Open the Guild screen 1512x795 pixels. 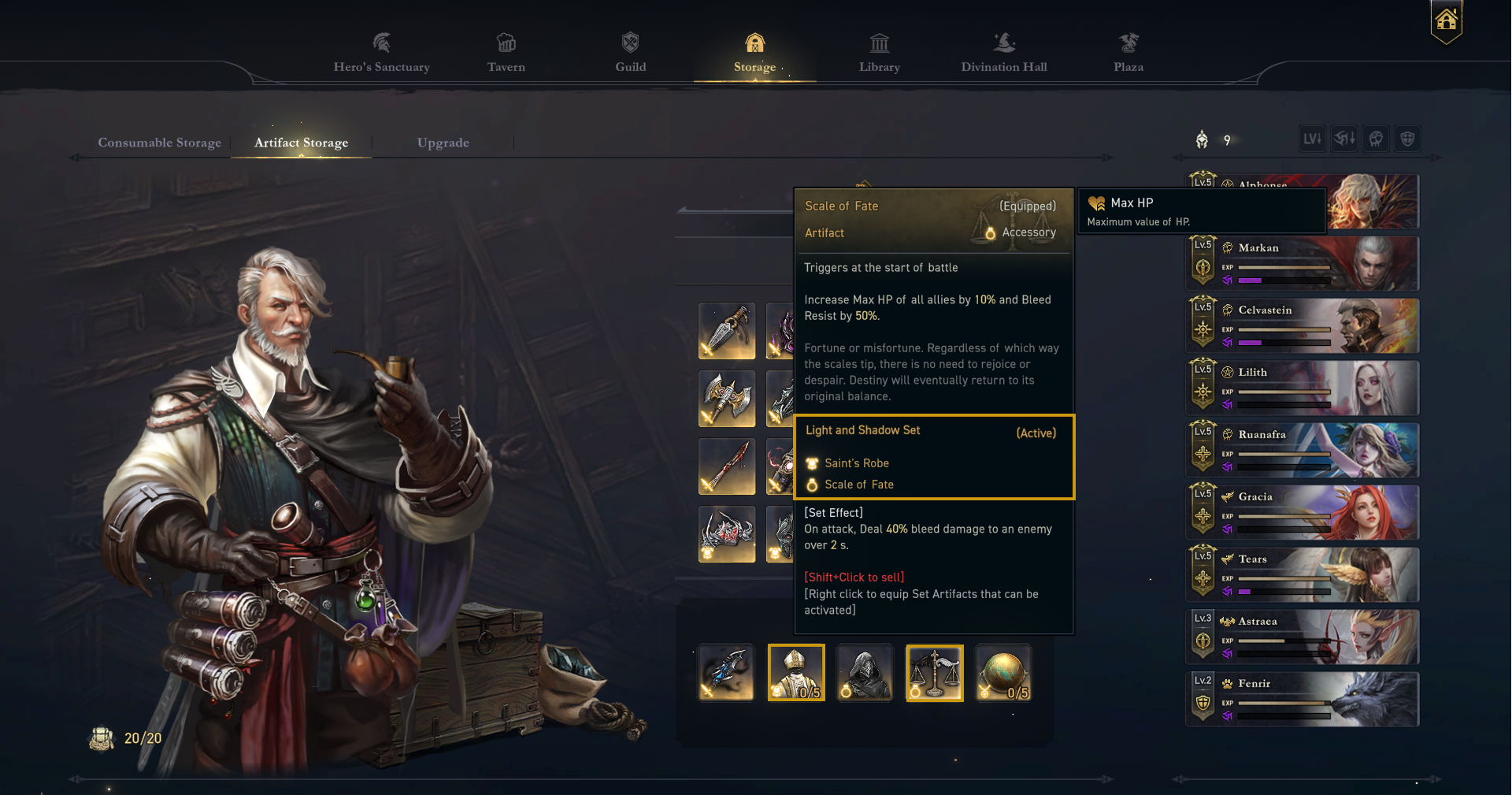(630, 54)
